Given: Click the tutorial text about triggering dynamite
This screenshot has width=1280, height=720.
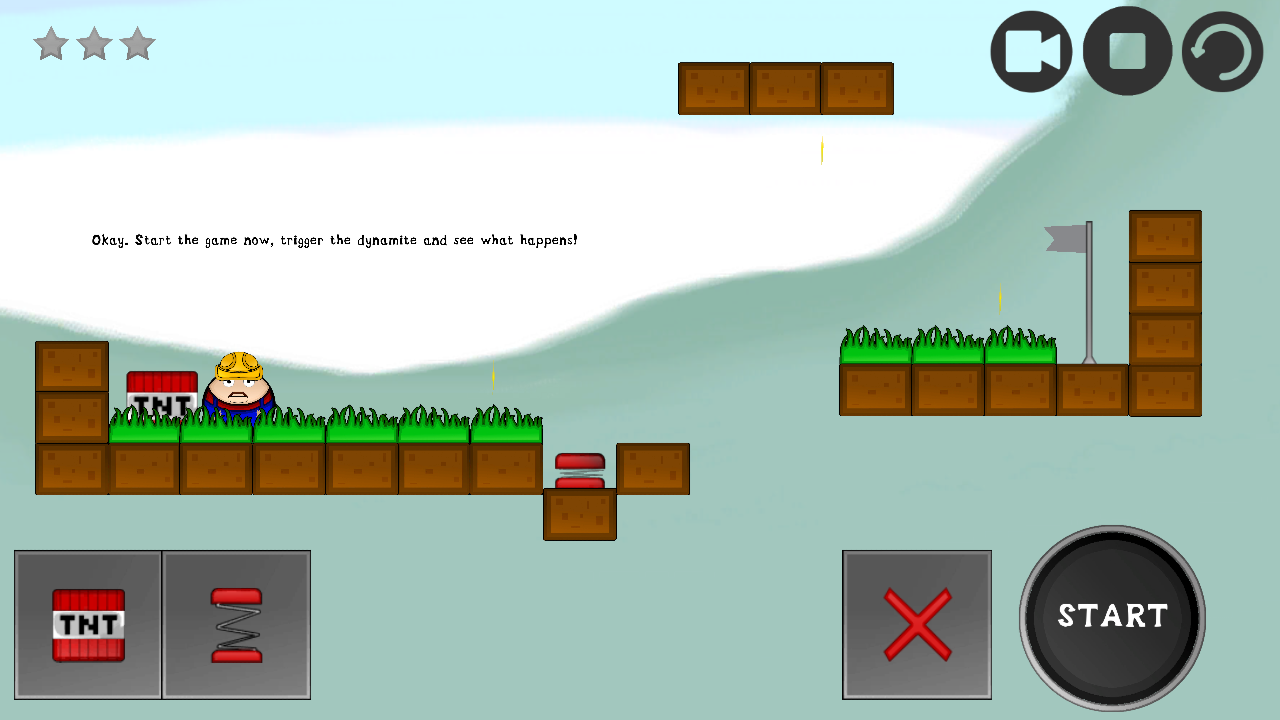Looking at the screenshot, I should [335, 240].
